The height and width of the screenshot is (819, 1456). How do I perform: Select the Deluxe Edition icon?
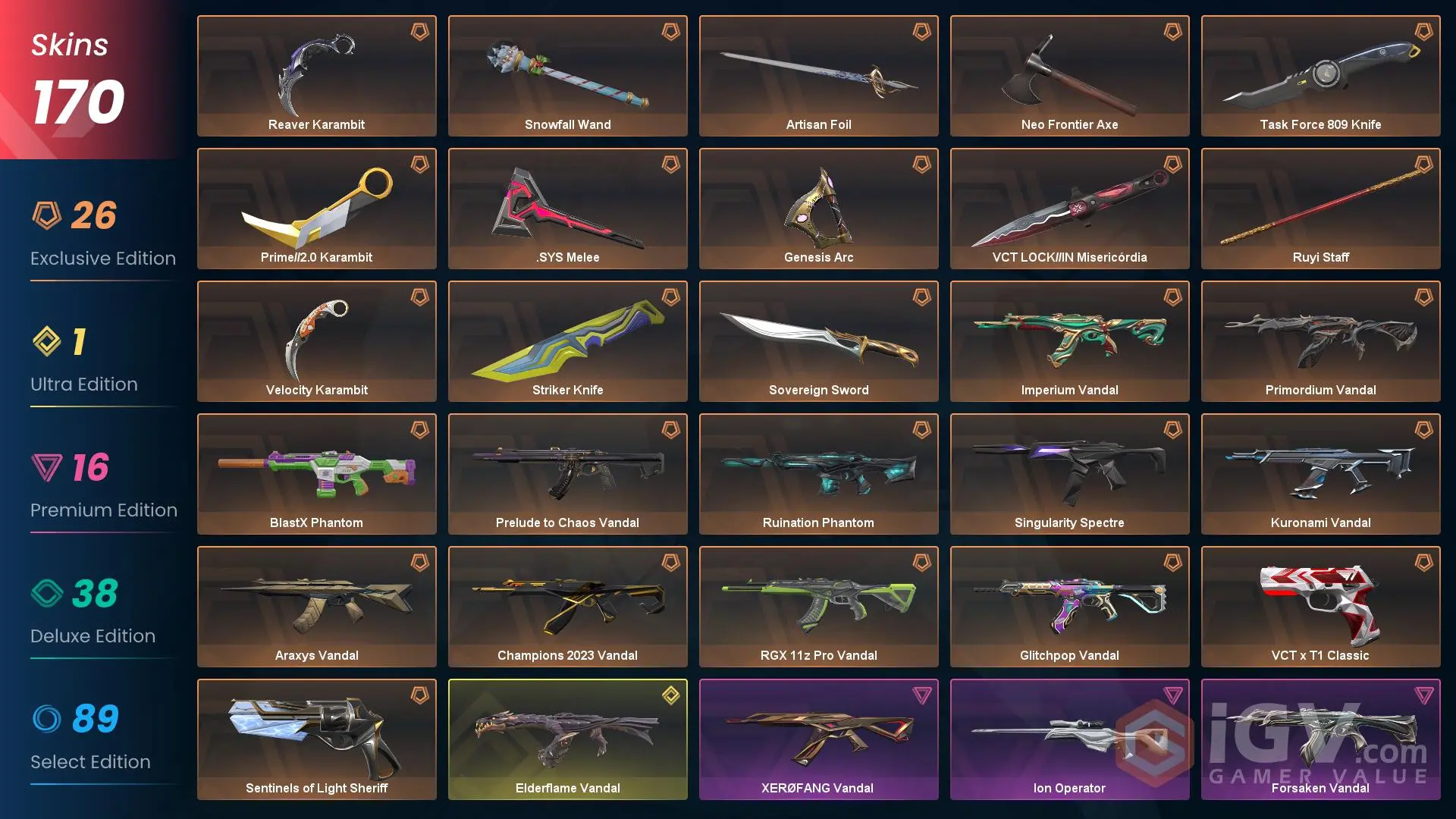[47, 595]
